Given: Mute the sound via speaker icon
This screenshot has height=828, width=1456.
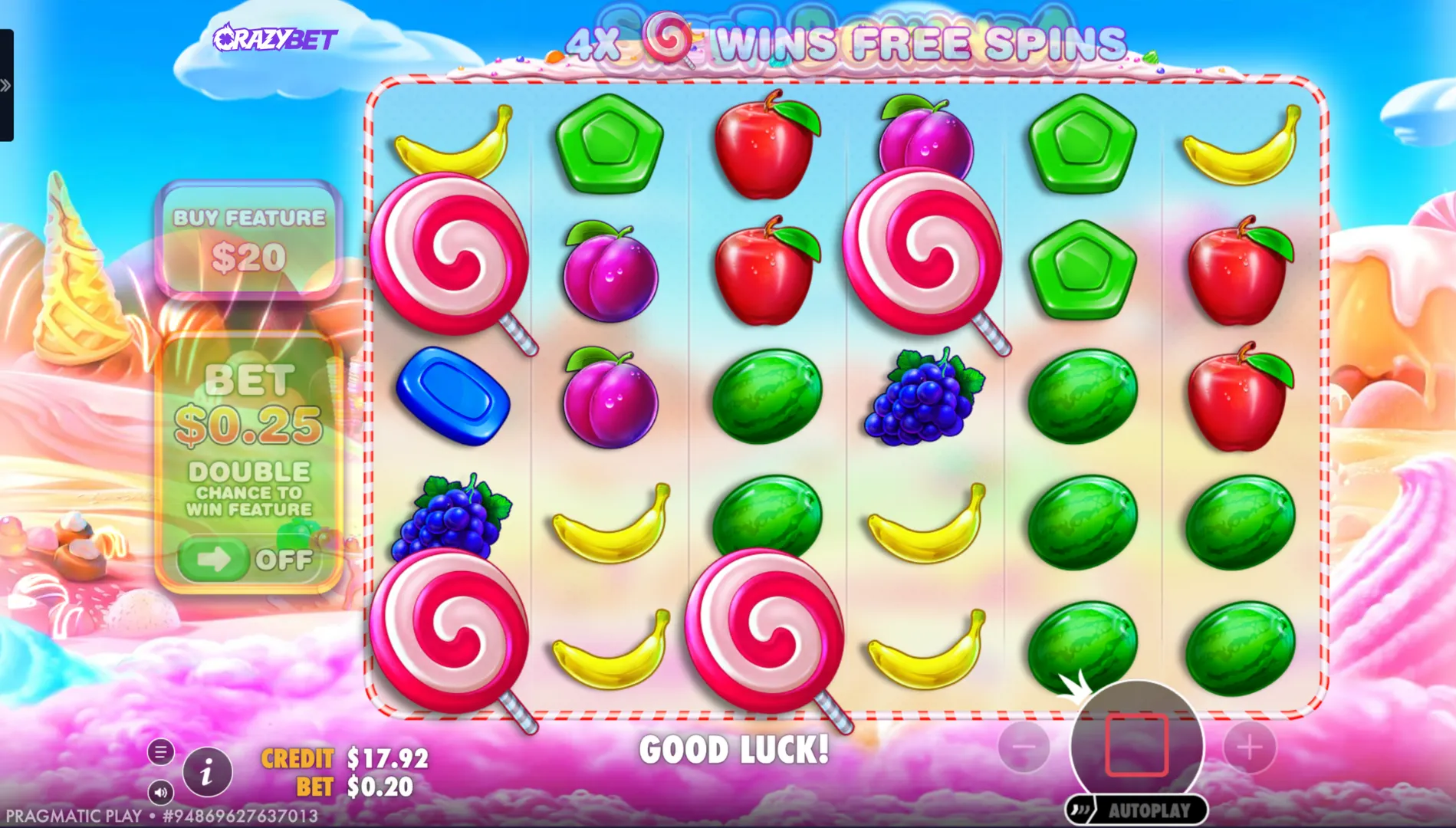Looking at the screenshot, I should coord(161,792).
